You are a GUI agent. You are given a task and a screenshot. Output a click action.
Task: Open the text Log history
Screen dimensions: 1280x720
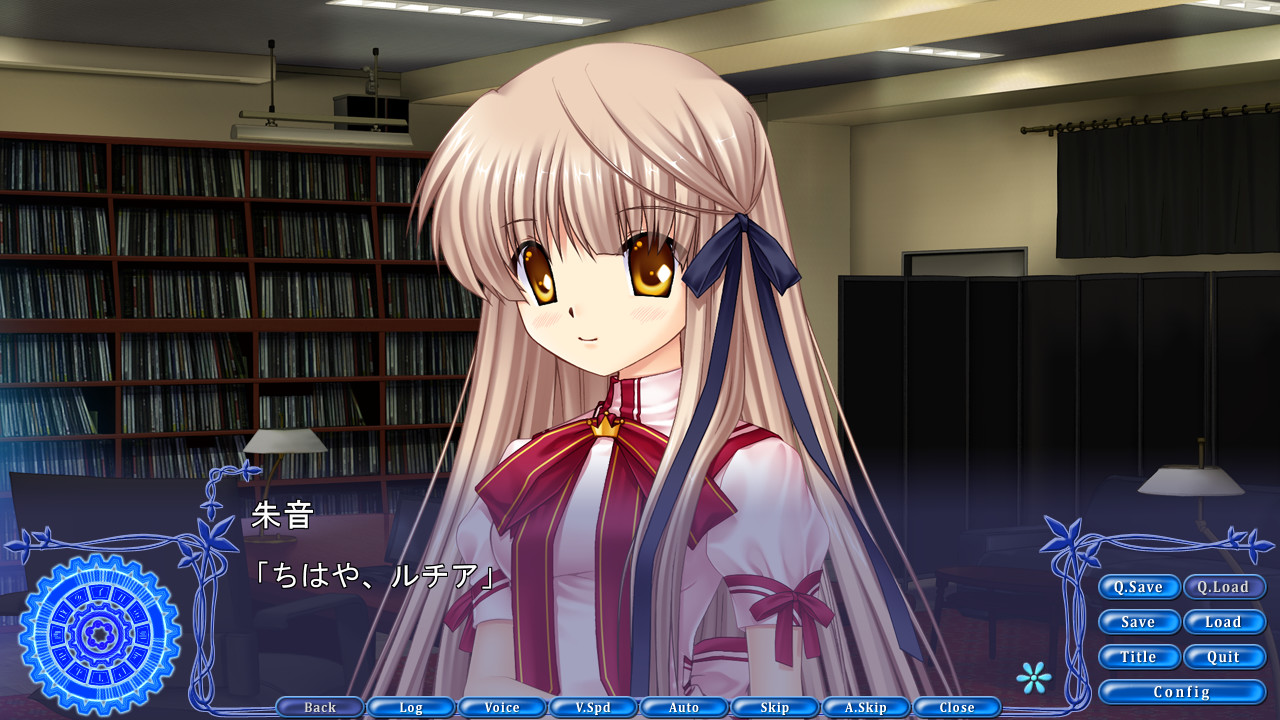click(x=410, y=707)
